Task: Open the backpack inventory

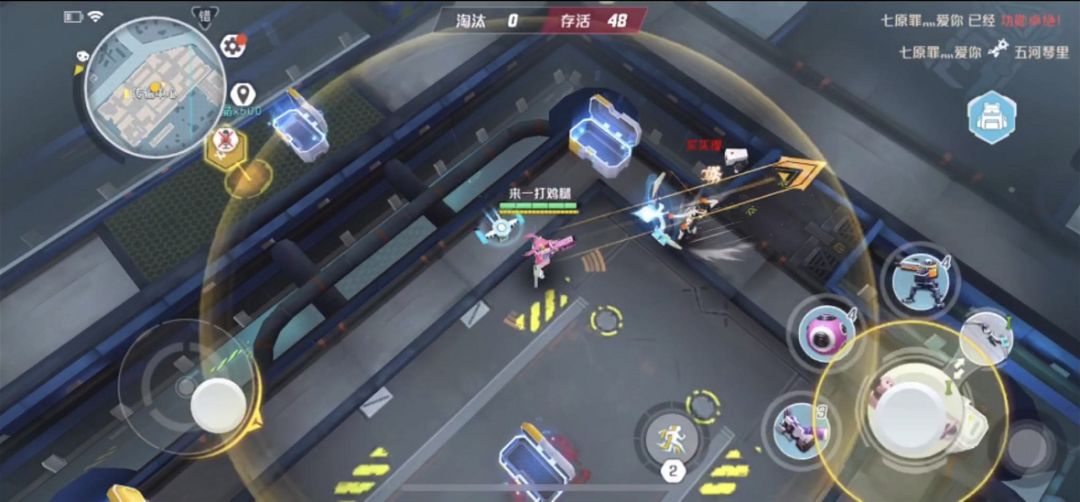Action: pyautogui.click(x=991, y=117)
